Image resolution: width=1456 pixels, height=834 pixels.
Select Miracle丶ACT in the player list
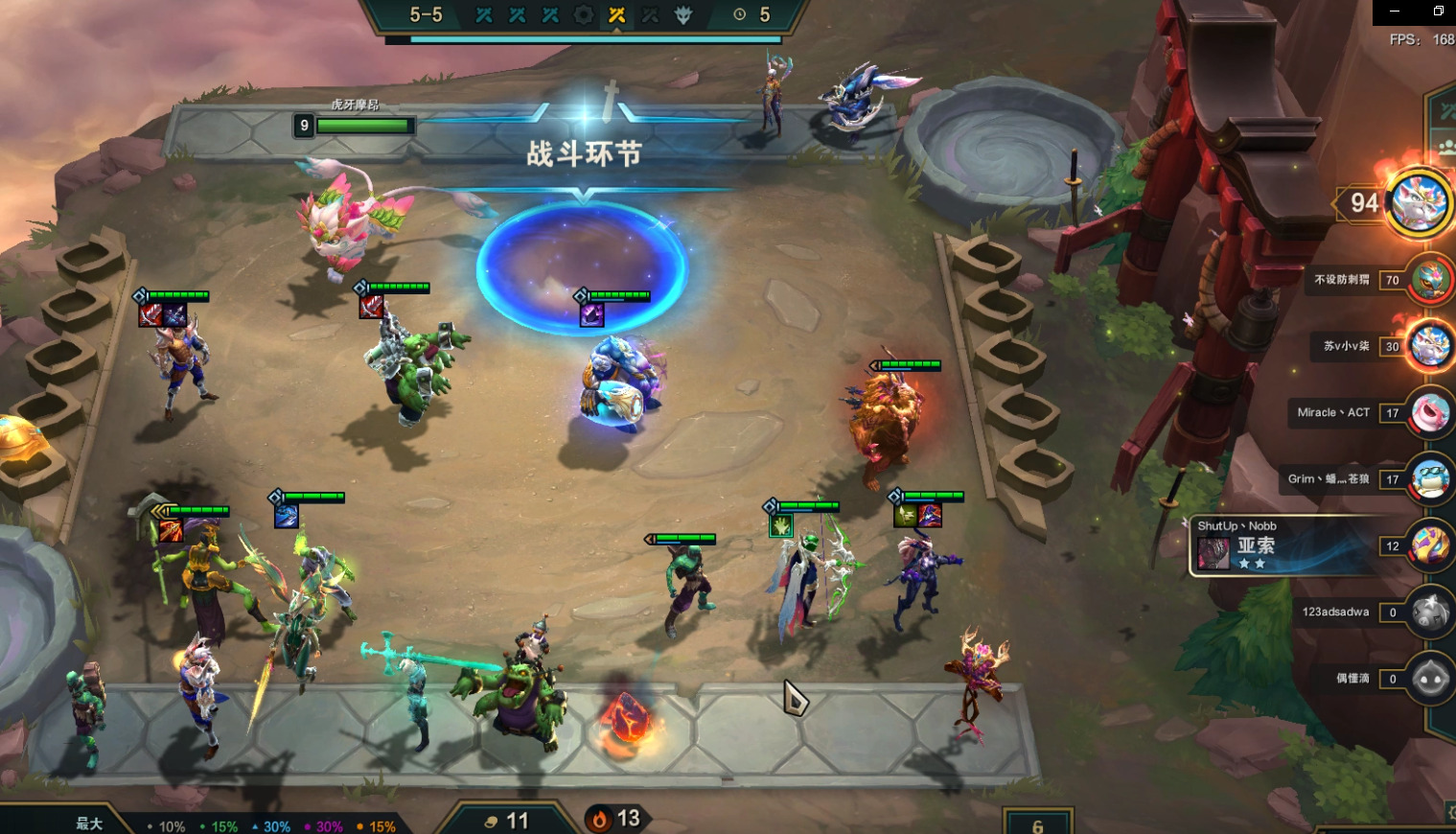(x=1430, y=413)
